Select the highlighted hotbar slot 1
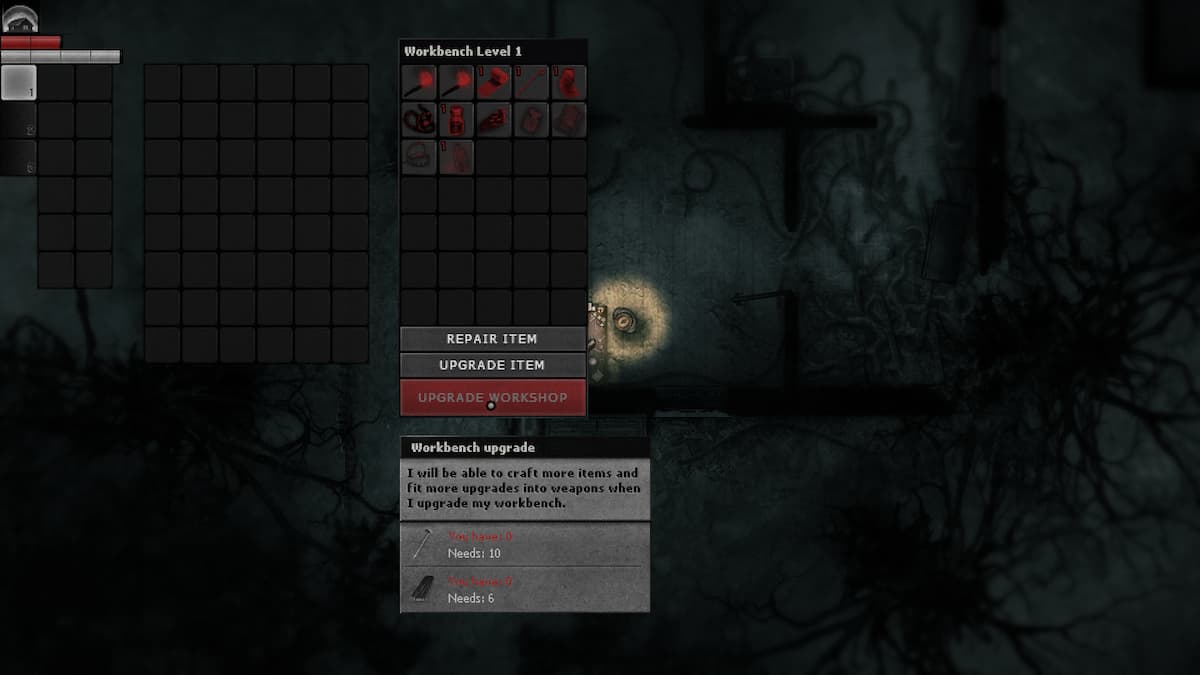Image resolution: width=1200 pixels, height=675 pixels. tap(18, 82)
